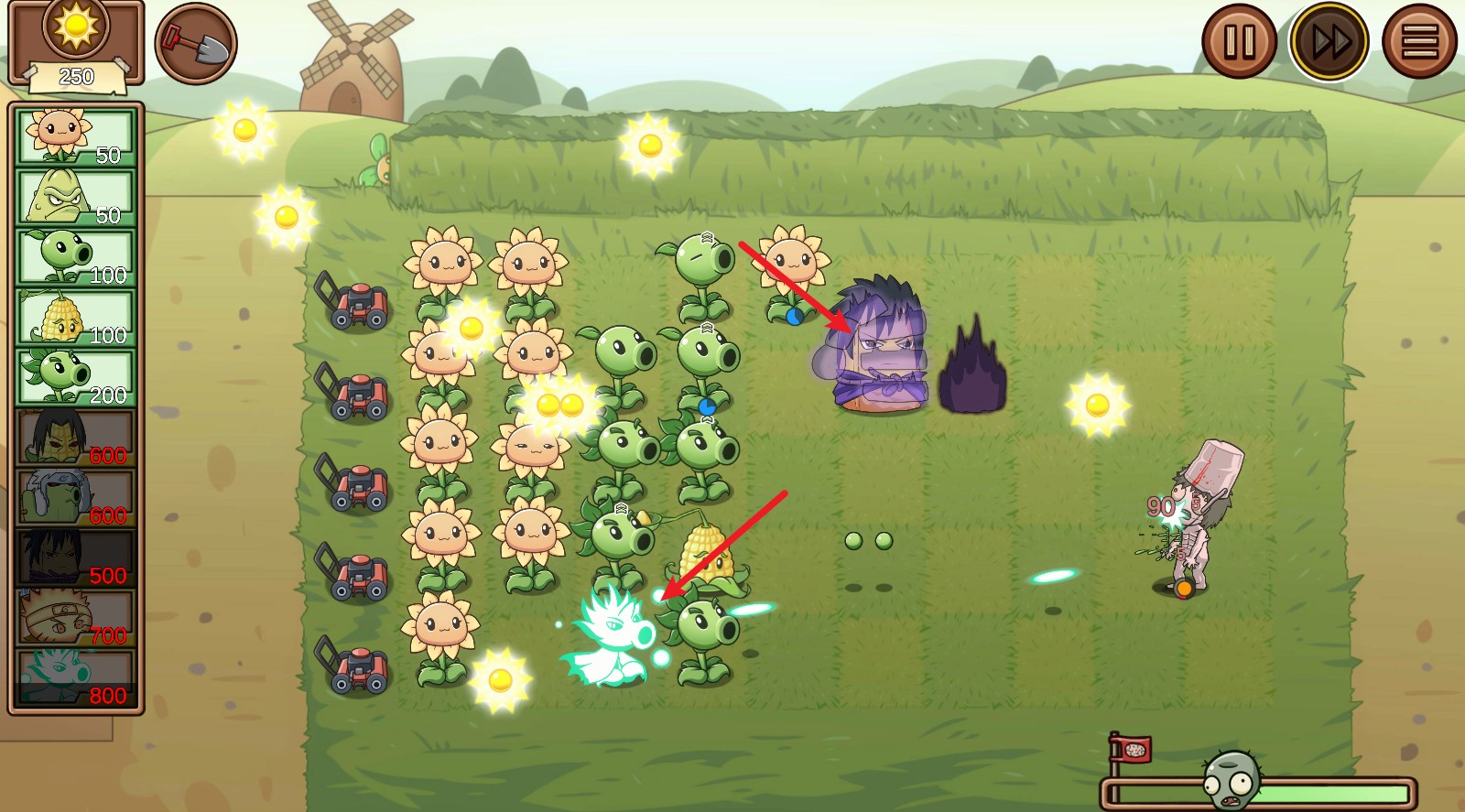Image resolution: width=1465 pixels, height=812 pixels.
Task: Click the red flag on the progress bar
Action: [1134, 751]
